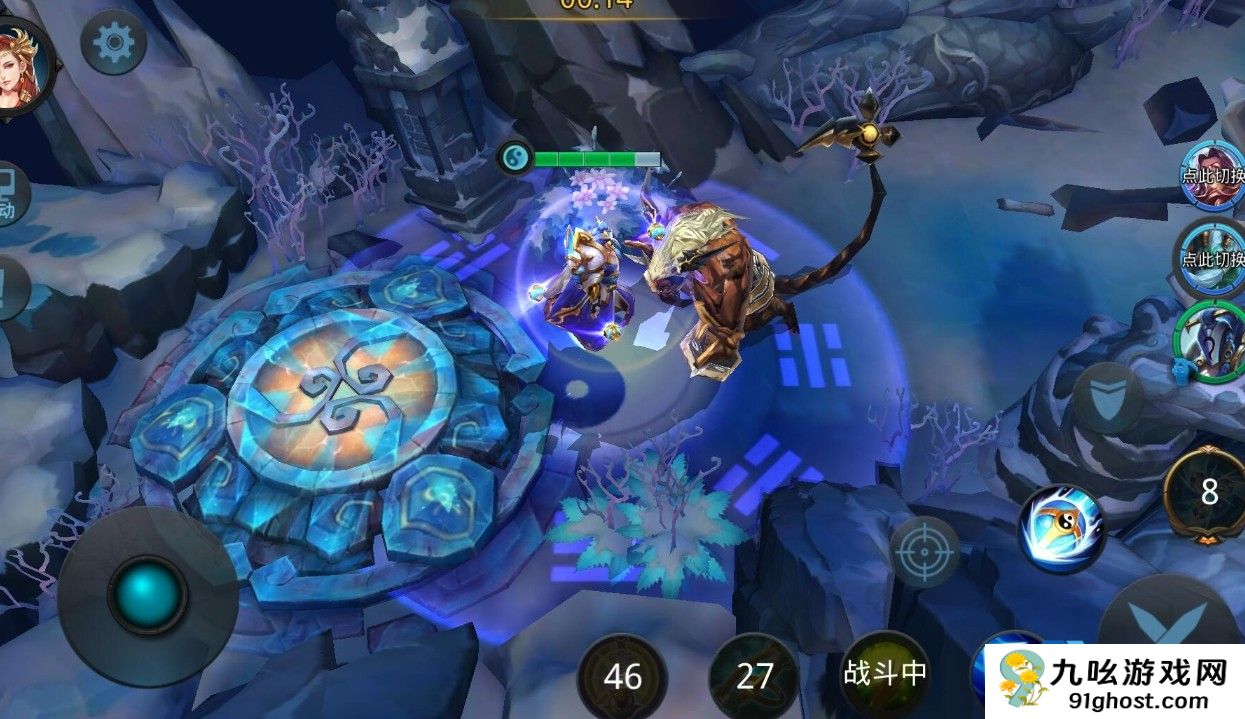This screenshot has height=719, width=1245.
Task: Tap the skill showing cooldown 46
Action: (622, 676)
